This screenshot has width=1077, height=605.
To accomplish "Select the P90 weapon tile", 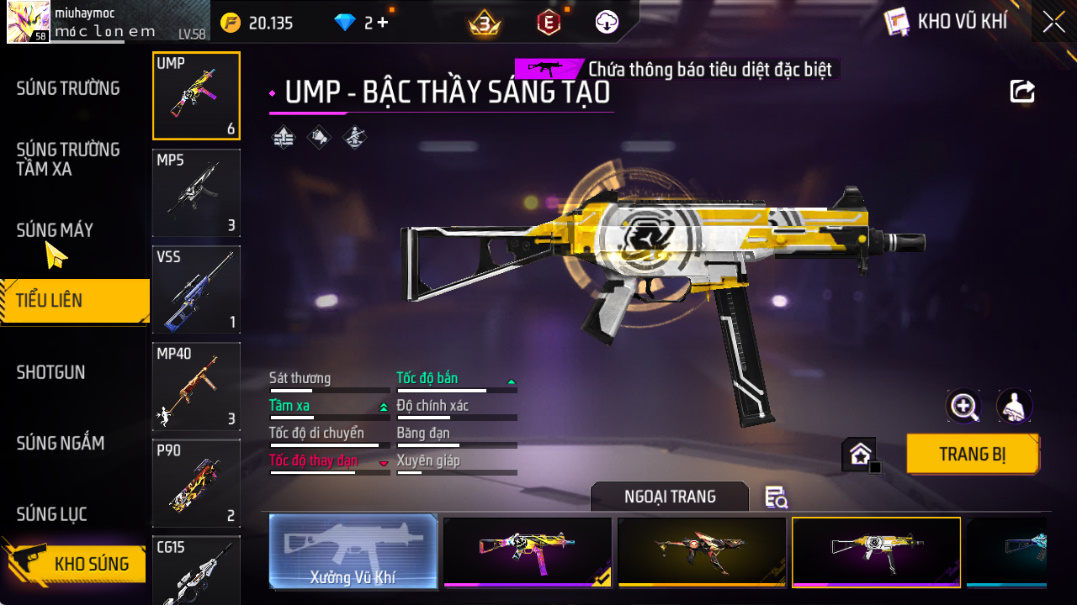I will pos(196,483).
